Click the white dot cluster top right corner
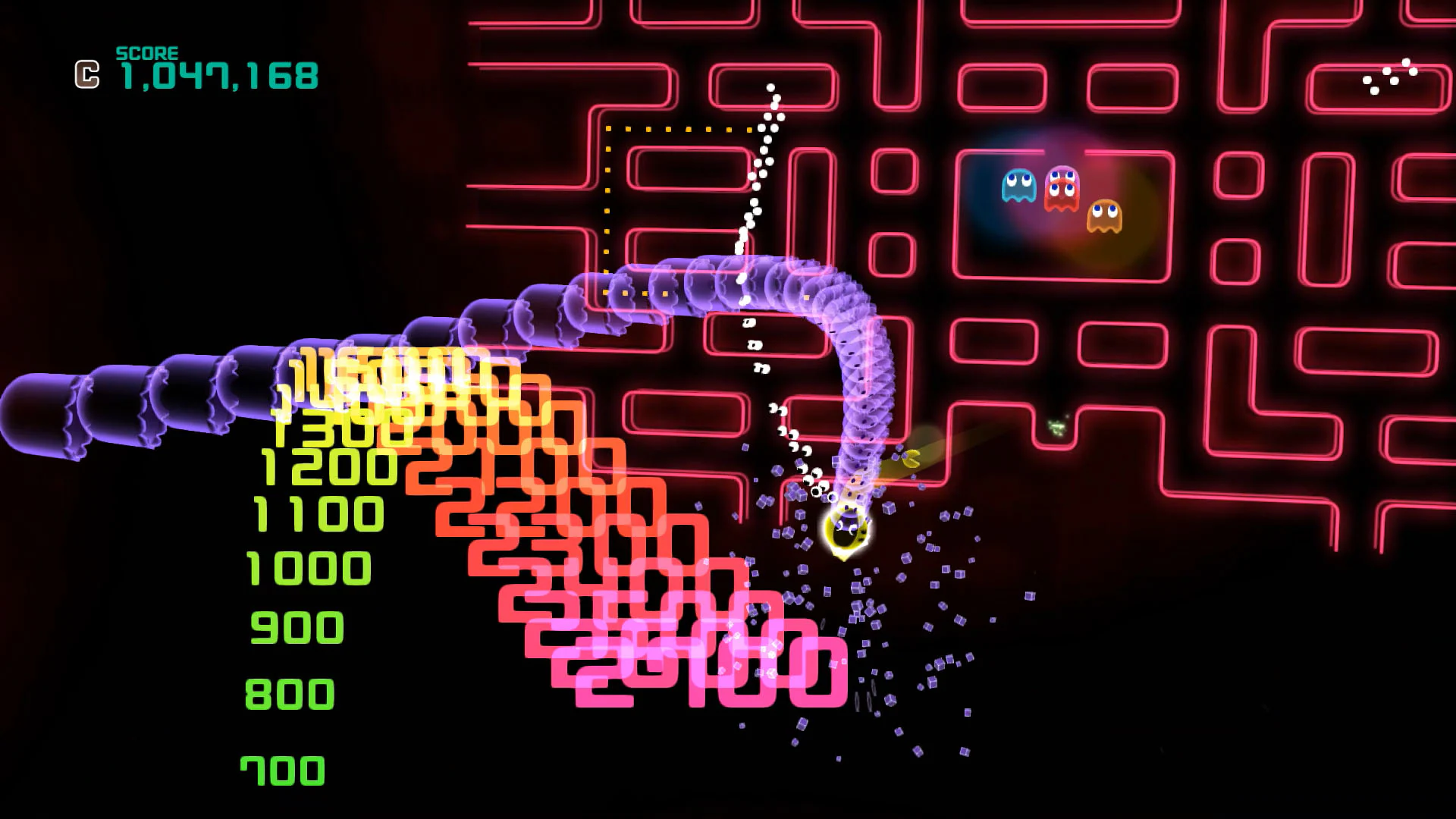This screenshot has height=819, width=1456. (x=1389, y=76)
